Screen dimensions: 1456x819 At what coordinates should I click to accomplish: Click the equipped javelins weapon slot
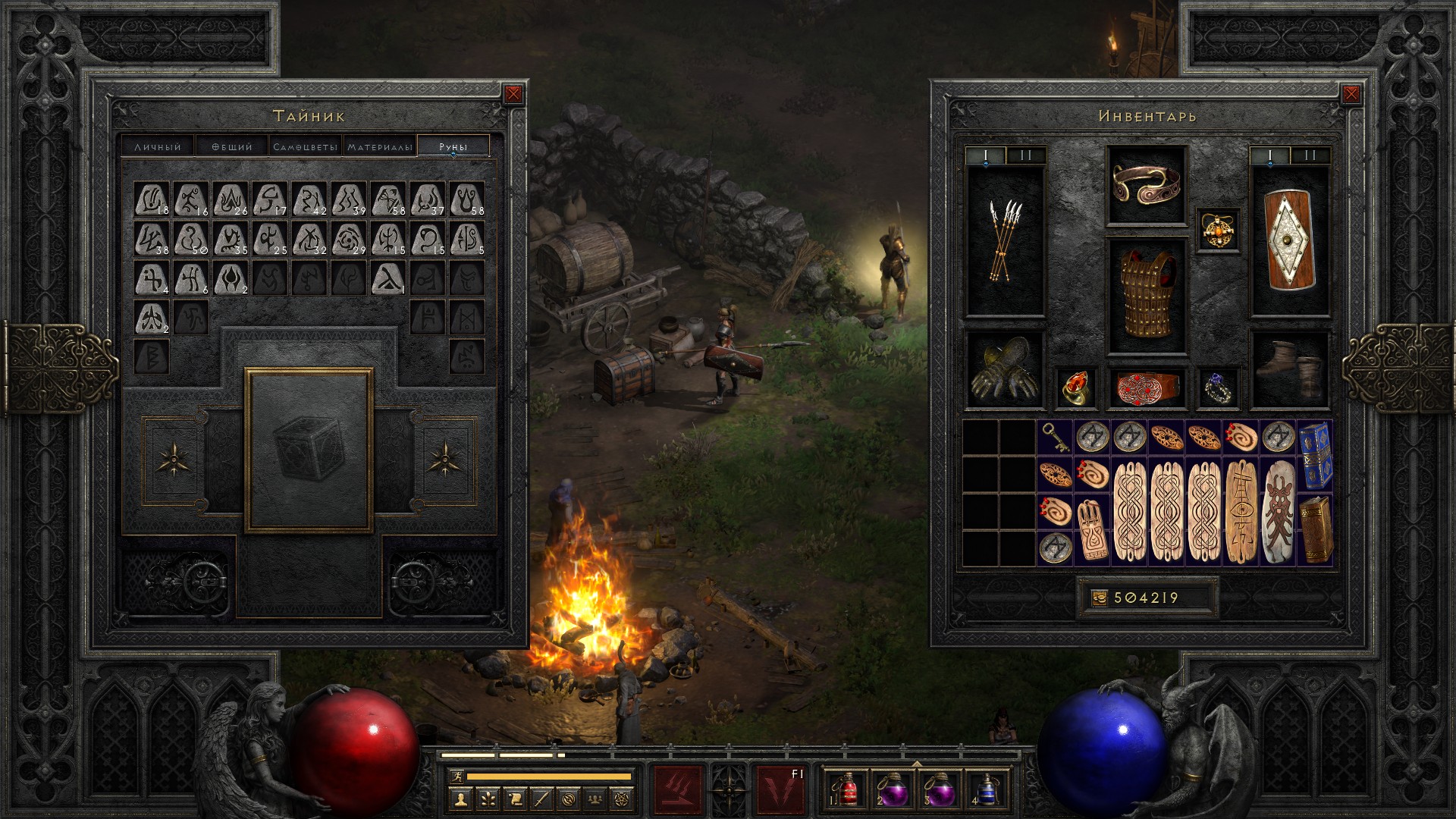click(1005, 241)
